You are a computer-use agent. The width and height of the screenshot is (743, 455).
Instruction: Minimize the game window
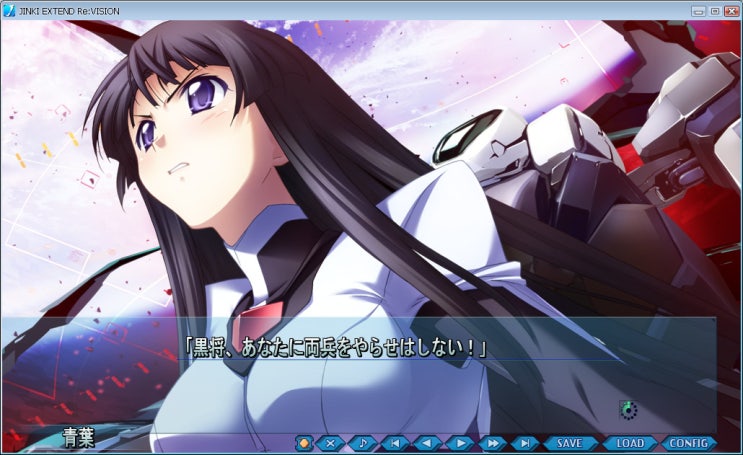pyautogui.click(x=698, y=10)
